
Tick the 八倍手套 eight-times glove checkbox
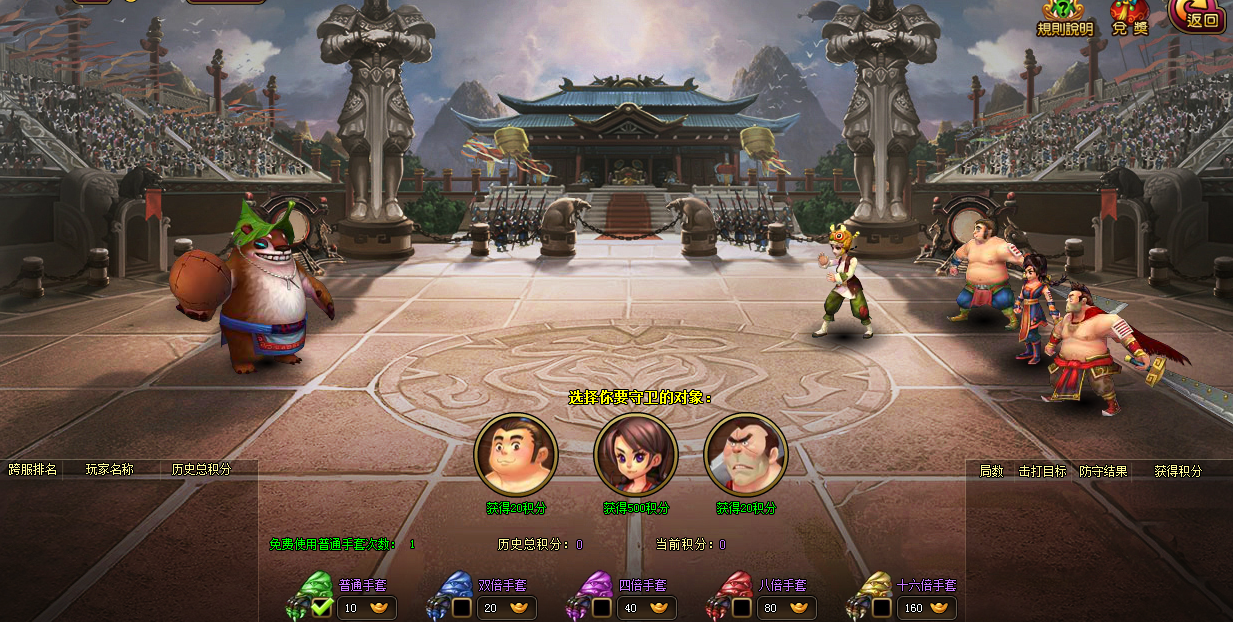741,607
